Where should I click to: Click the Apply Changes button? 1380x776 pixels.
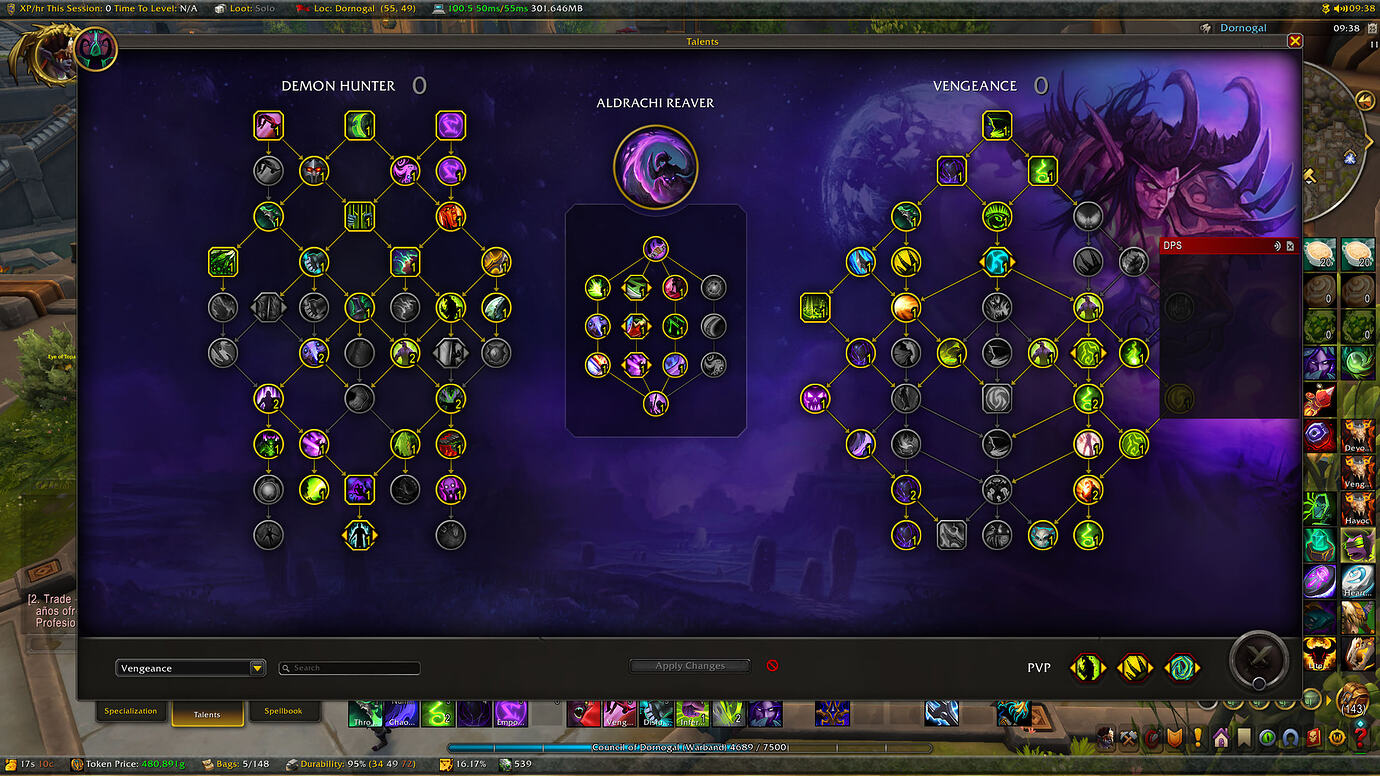coord(689,665)
